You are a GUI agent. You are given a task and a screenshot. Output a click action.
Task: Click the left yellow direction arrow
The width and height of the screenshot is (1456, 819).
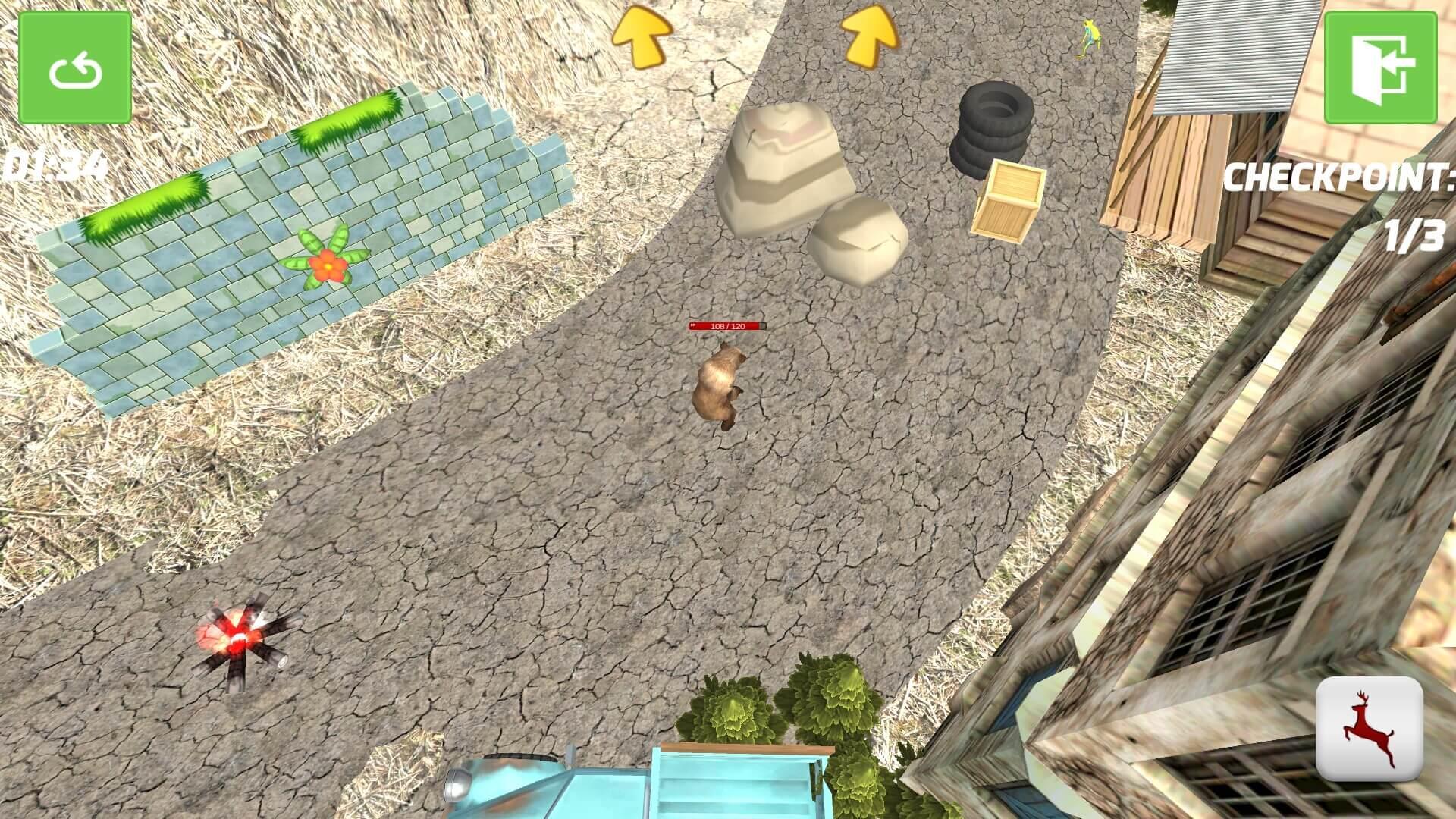(642, 34)
